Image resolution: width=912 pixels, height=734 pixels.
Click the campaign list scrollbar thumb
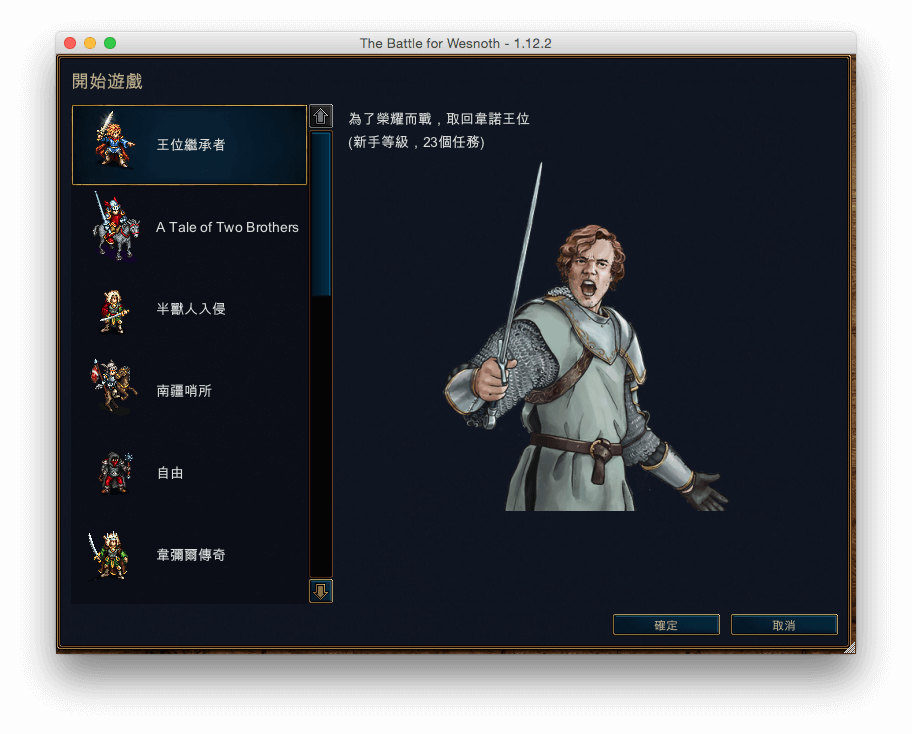tap(321, 214)
